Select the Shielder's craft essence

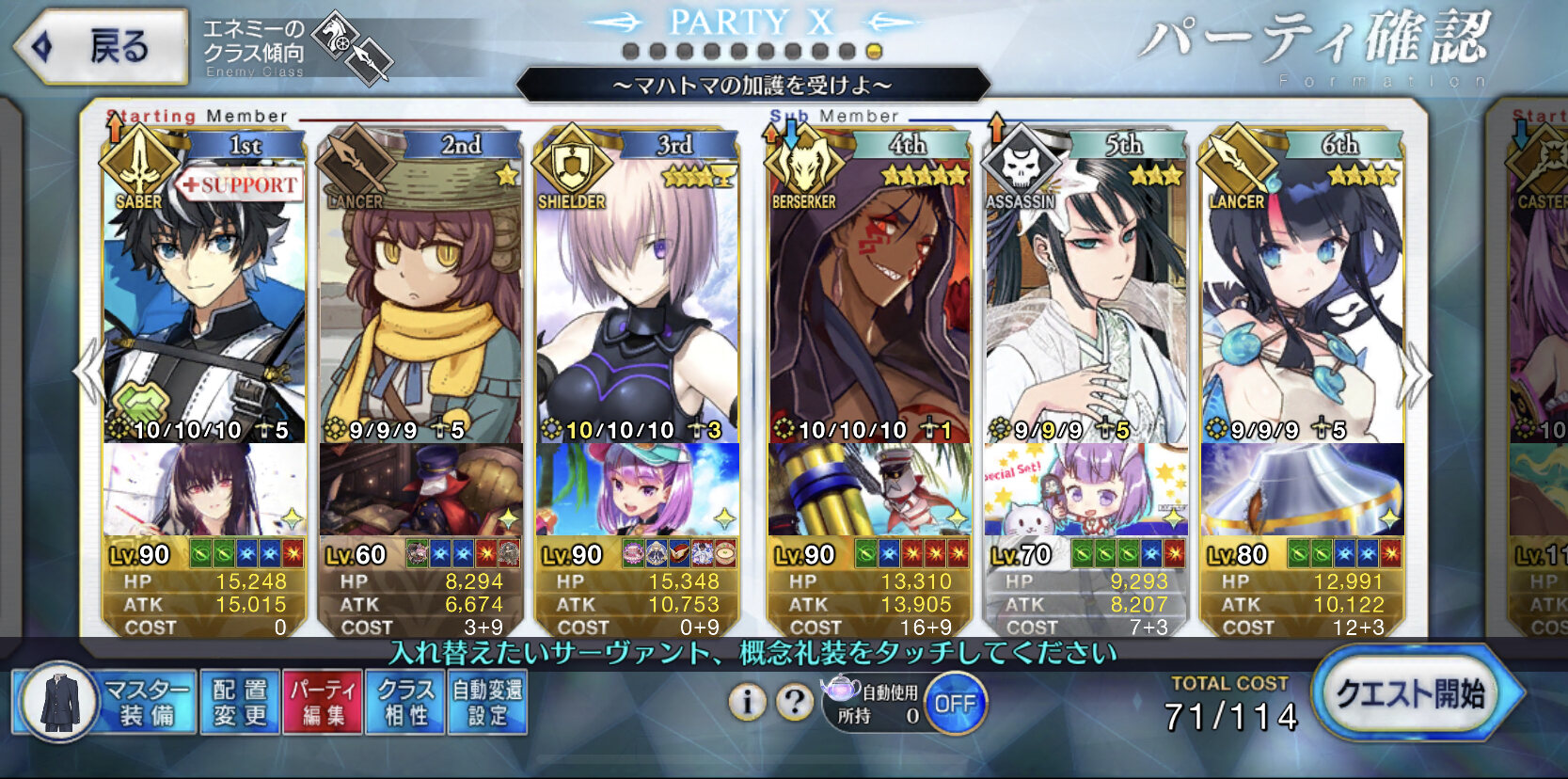coord(637,489)
